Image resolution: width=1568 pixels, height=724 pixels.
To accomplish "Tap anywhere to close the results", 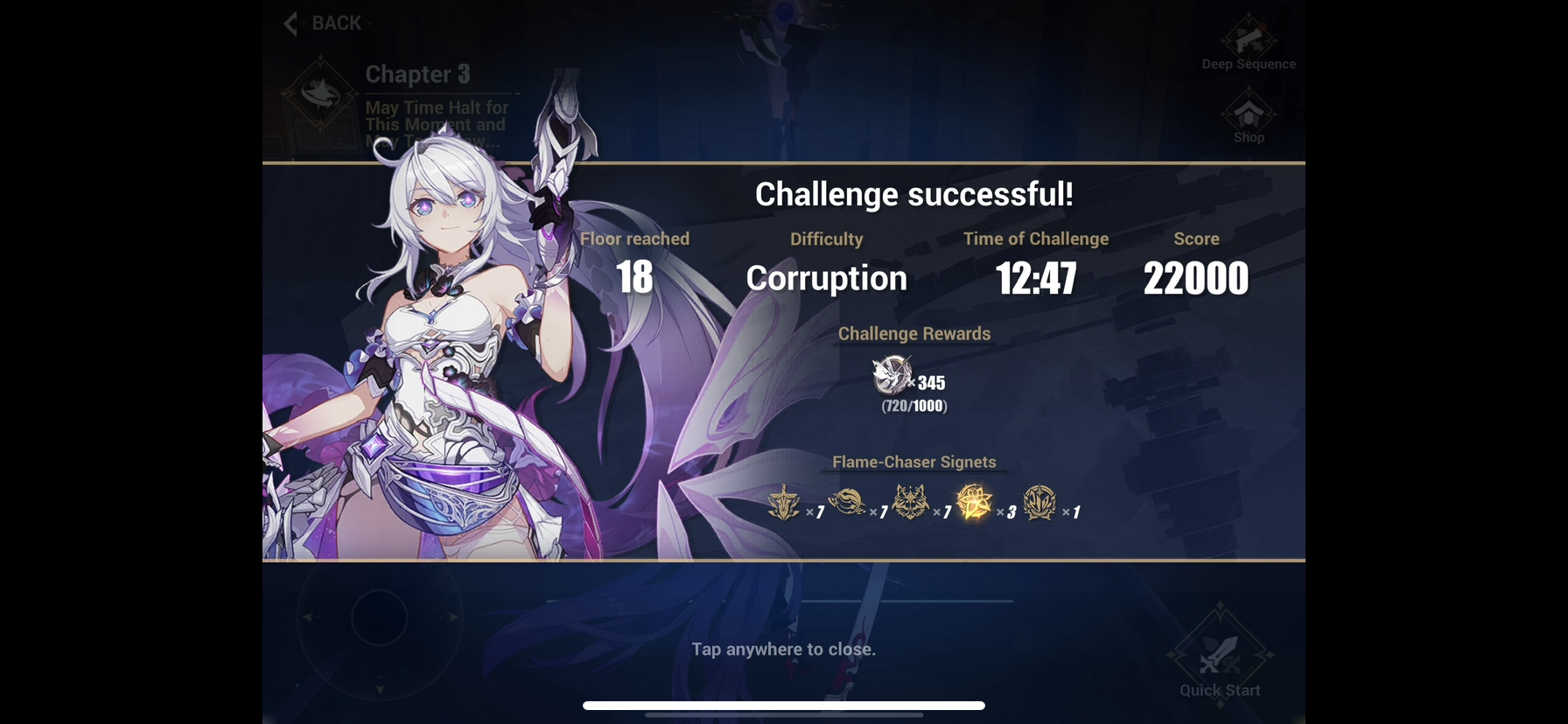I will click(784, 650).
